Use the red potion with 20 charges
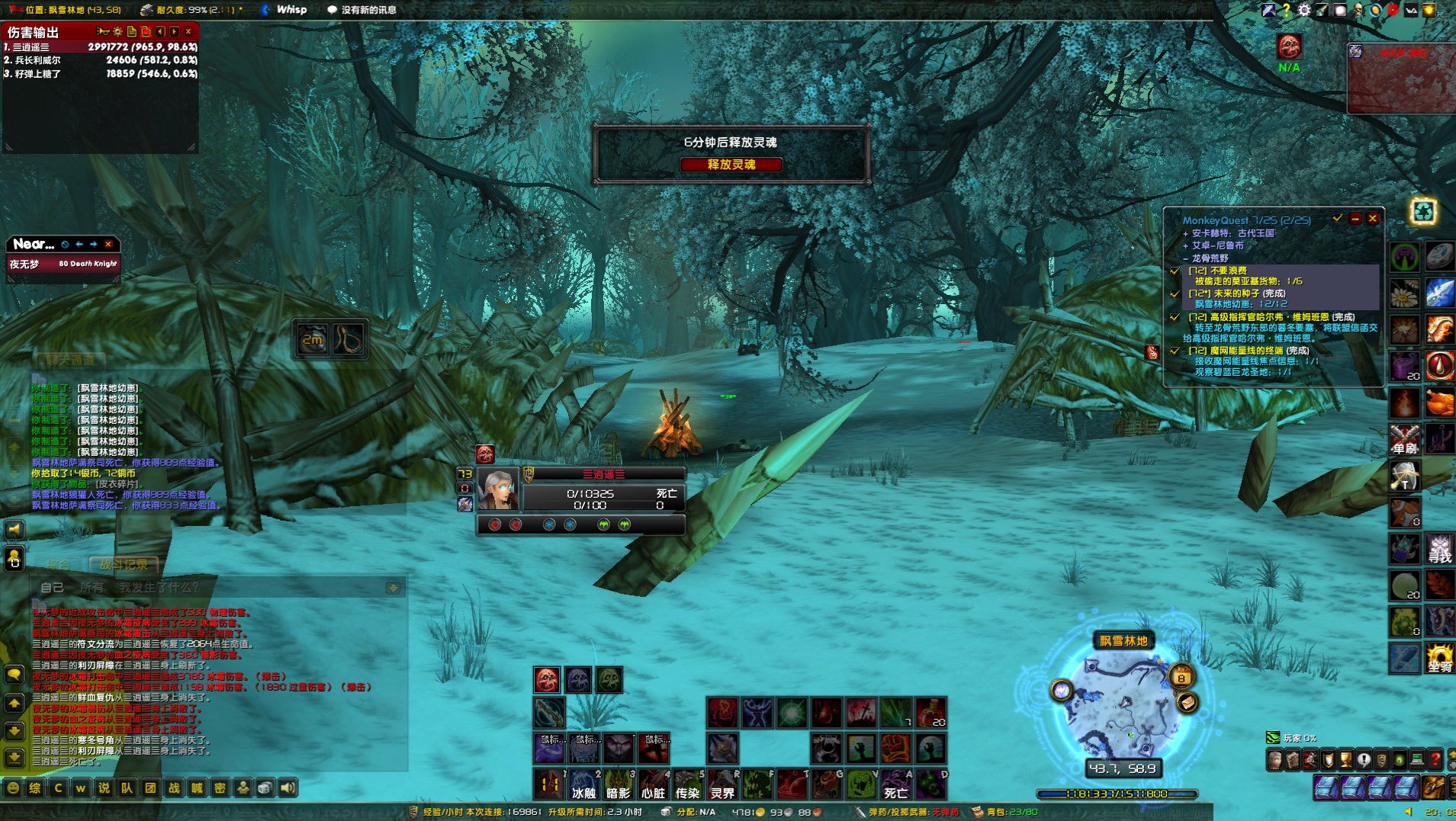The width and height of the screenshot is (1456, 821). coord(931,713)
